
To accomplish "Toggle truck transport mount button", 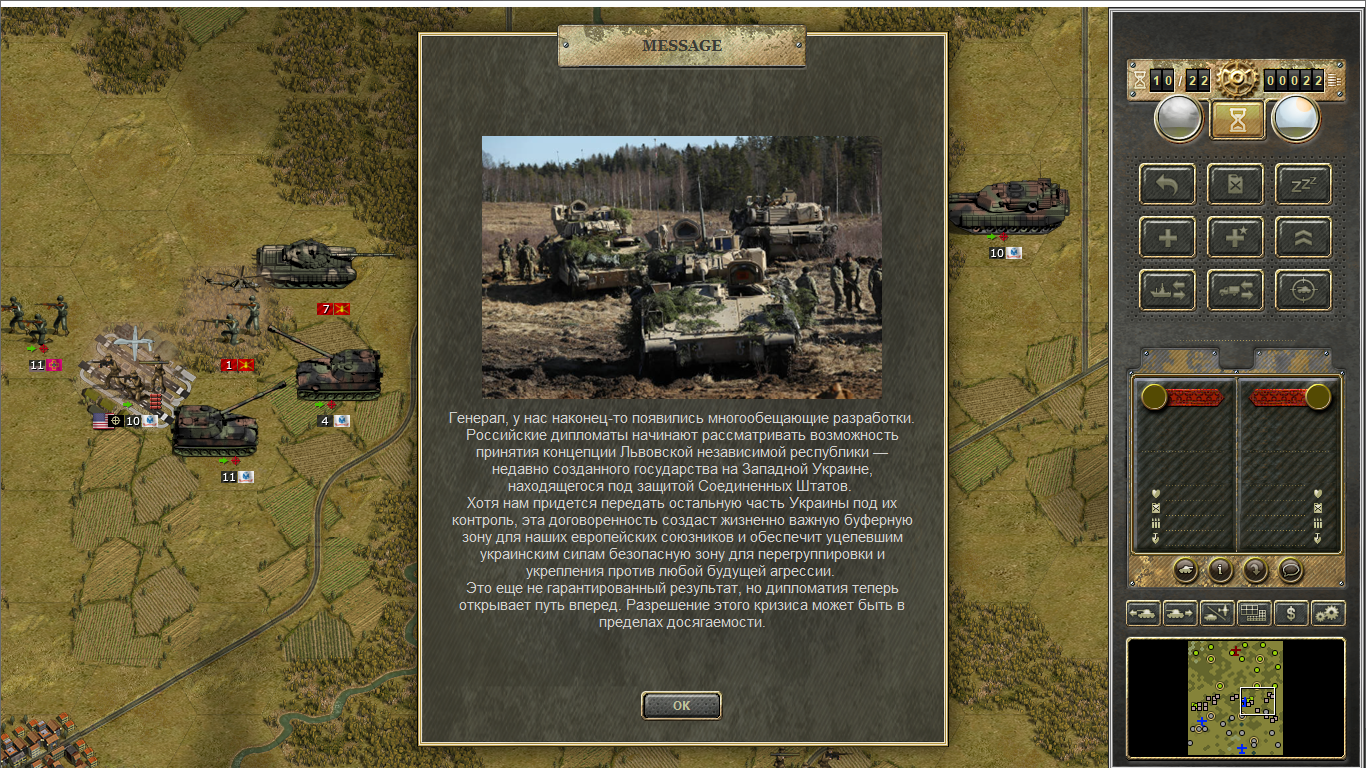I will tap(1235, 290).
